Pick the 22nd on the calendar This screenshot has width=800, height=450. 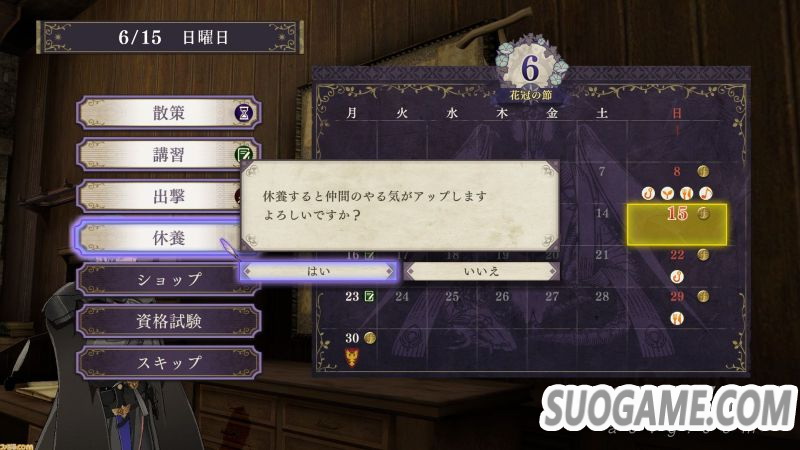pos(677,255)
